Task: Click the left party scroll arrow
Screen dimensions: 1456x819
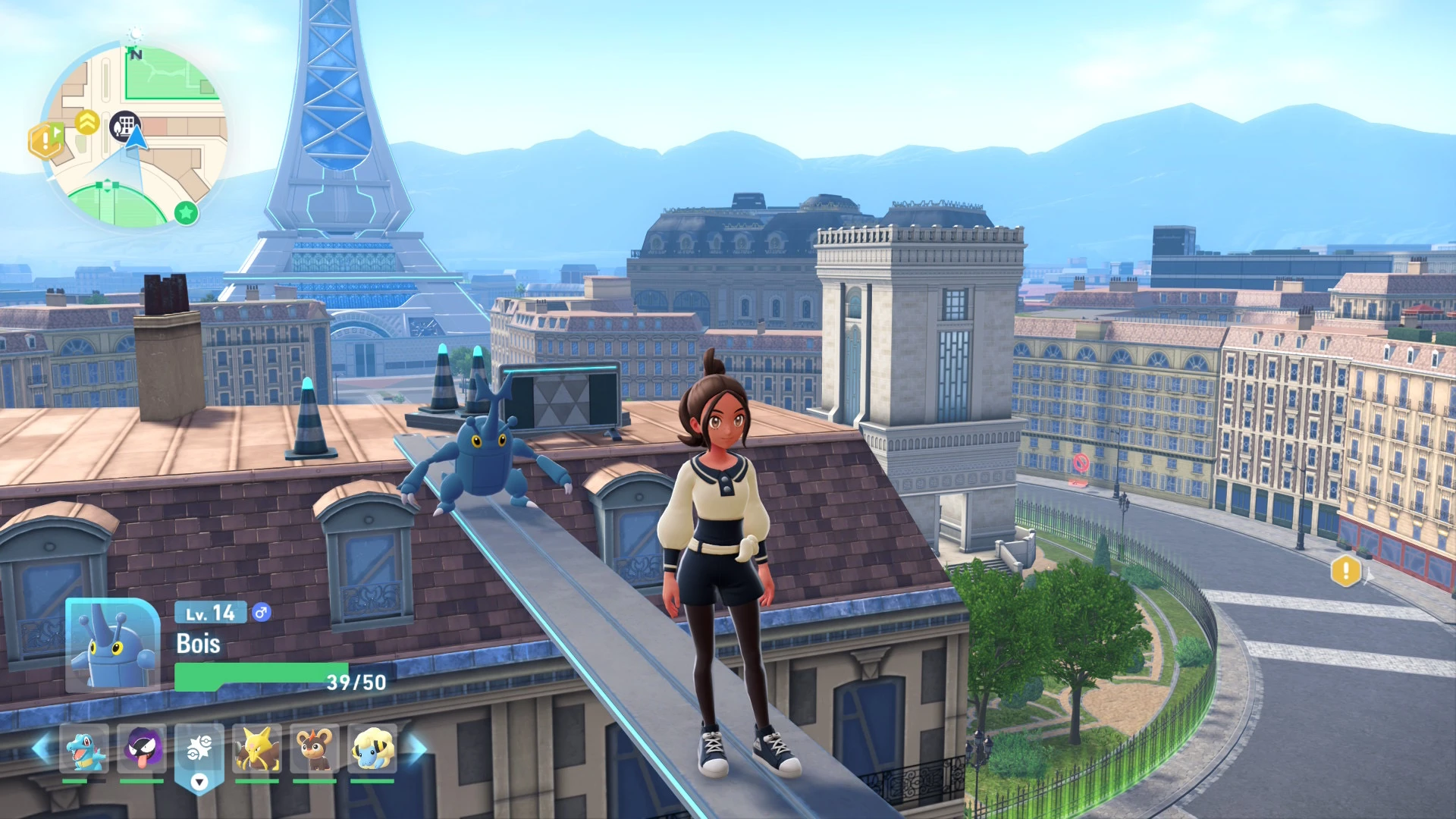Action: 42,748
